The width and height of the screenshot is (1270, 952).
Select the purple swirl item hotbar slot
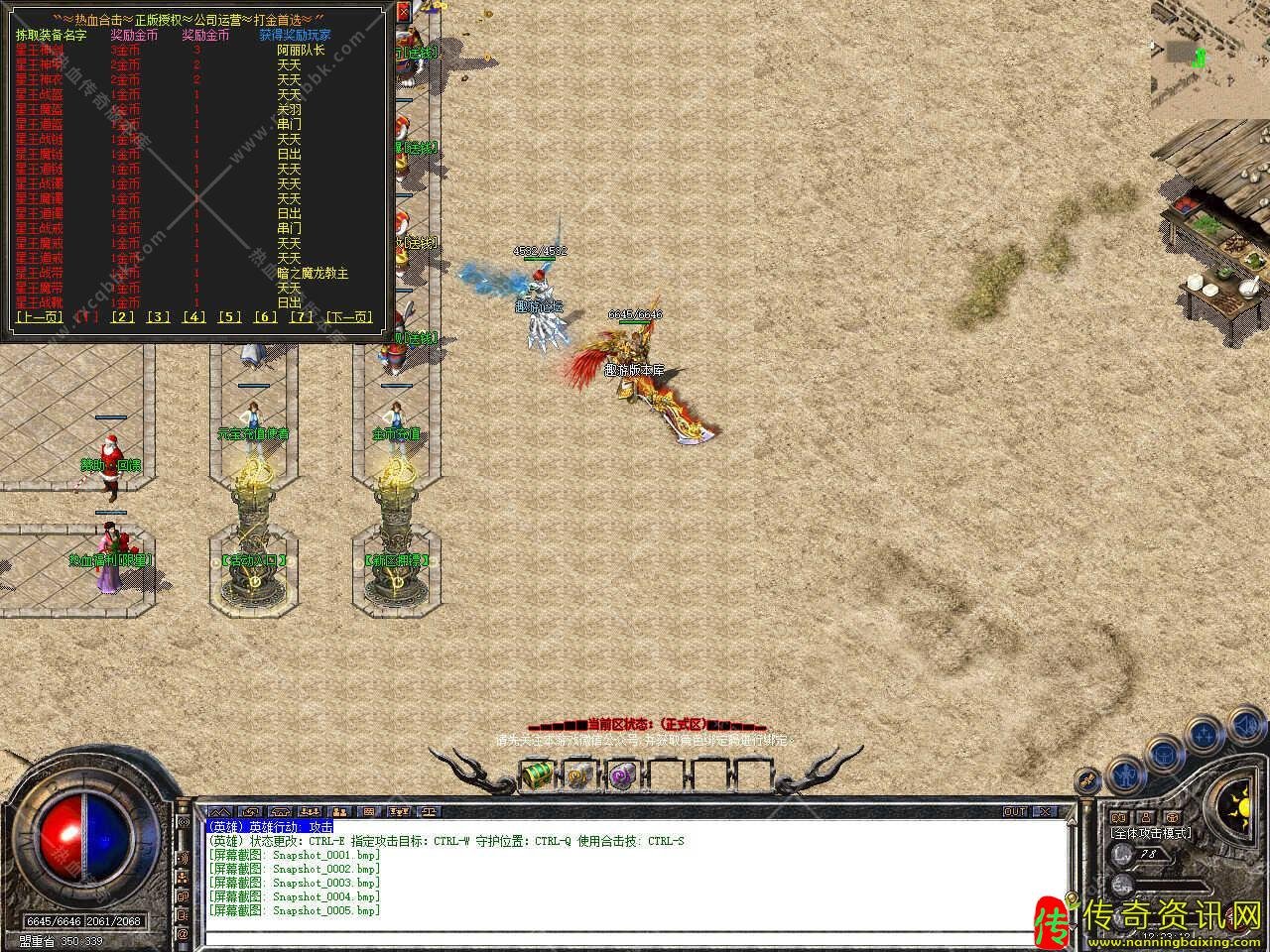click(622, 773)
